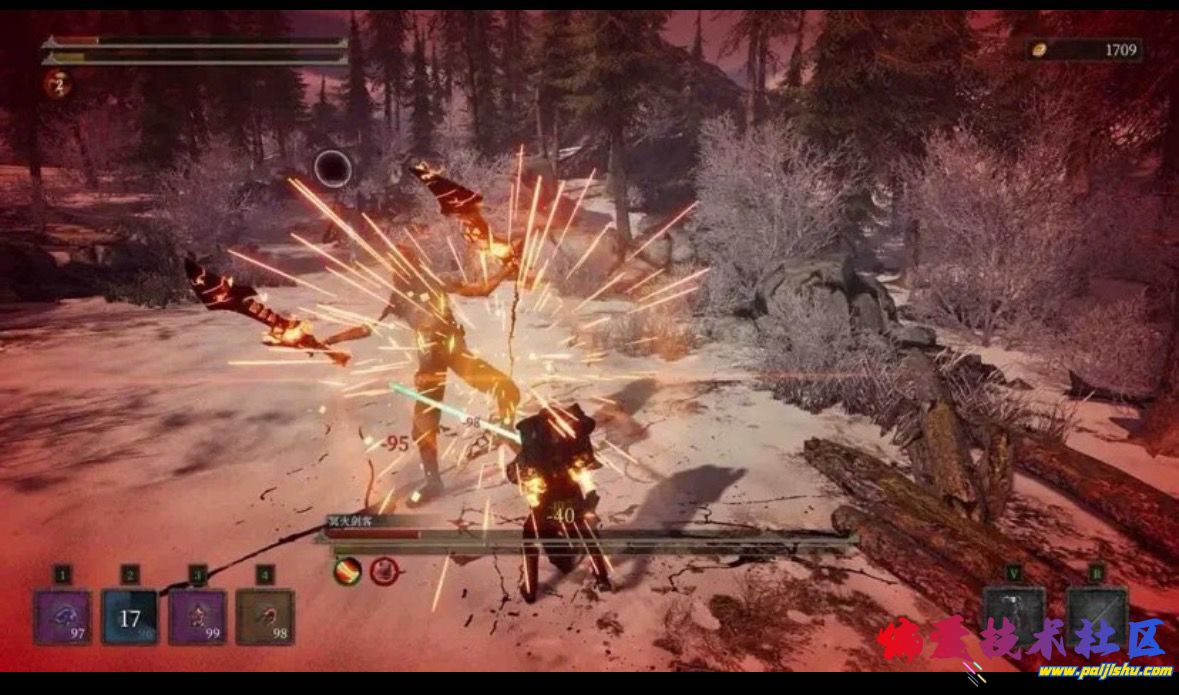This screenshot has height=695, width=1179.
Task: Select hotbar slot 1 with 97 items
Action: point(63,616)
